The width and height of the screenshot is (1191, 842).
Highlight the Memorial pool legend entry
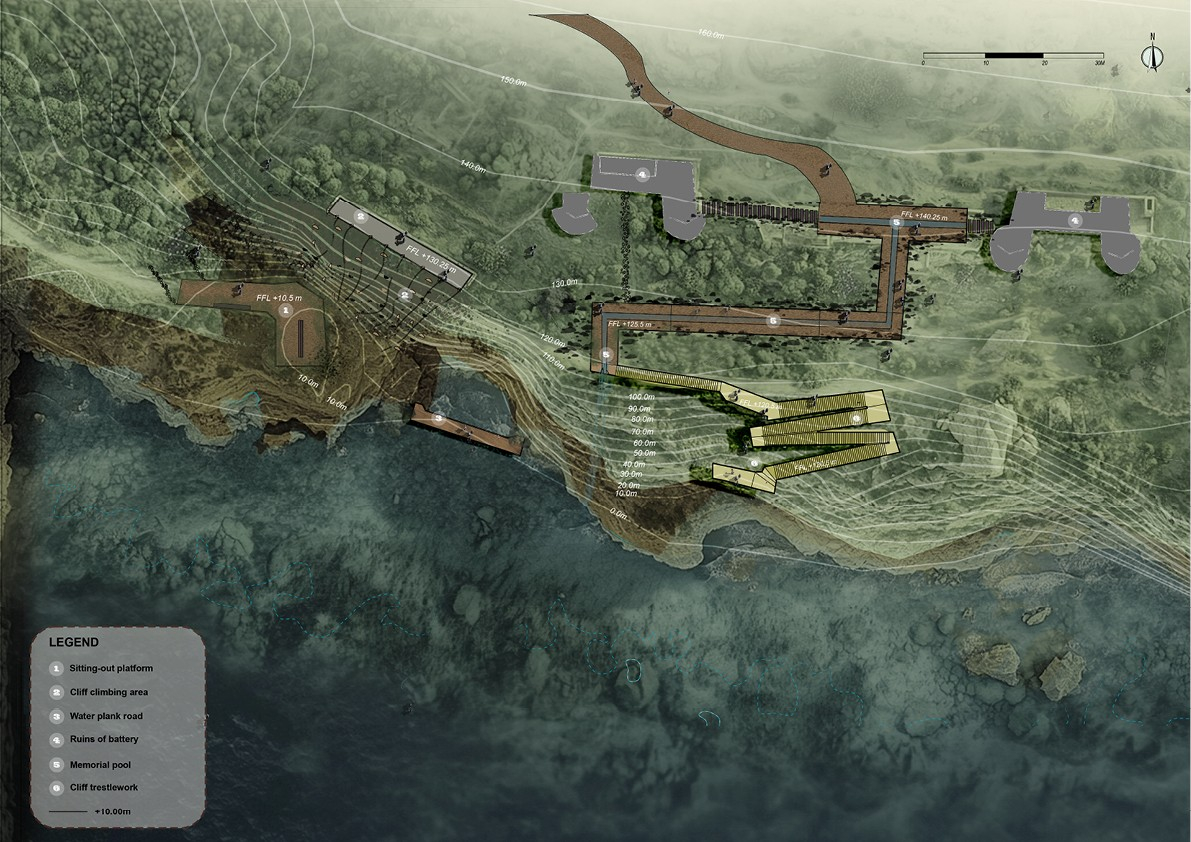100,764
